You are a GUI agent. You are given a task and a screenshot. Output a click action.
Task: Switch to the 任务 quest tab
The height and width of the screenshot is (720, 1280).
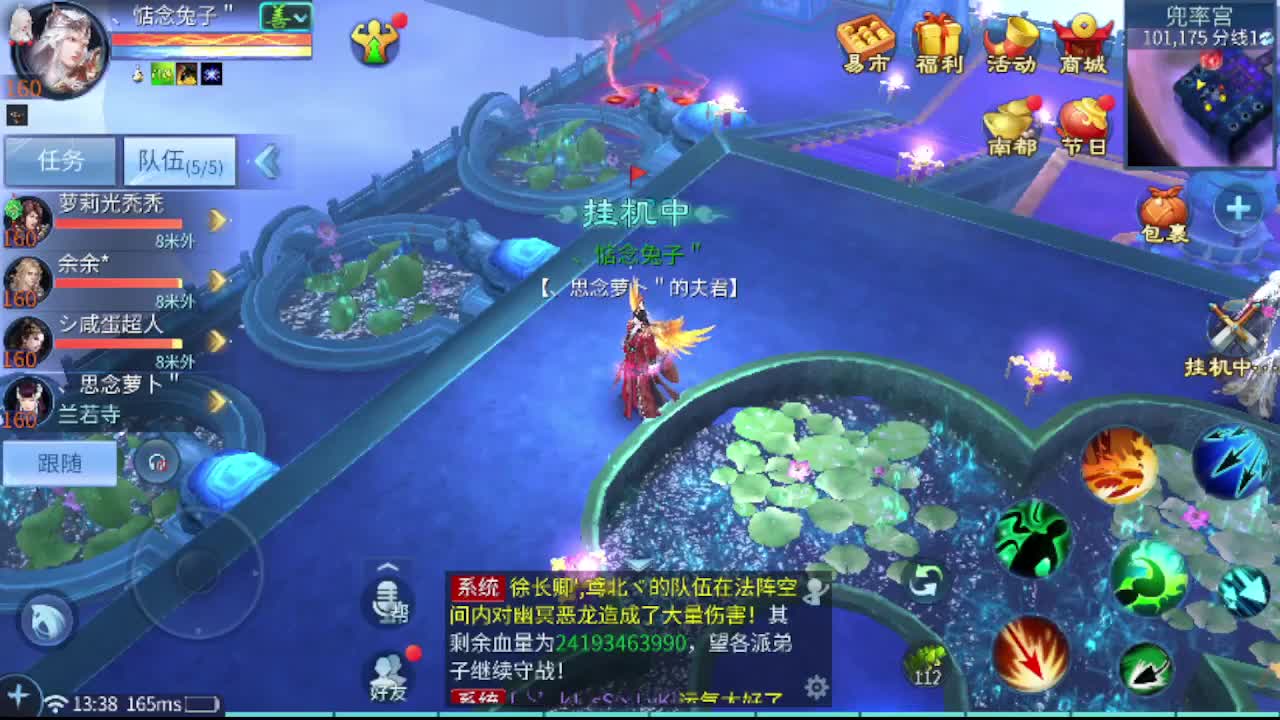pyautogui.click(x=60, y=160)
